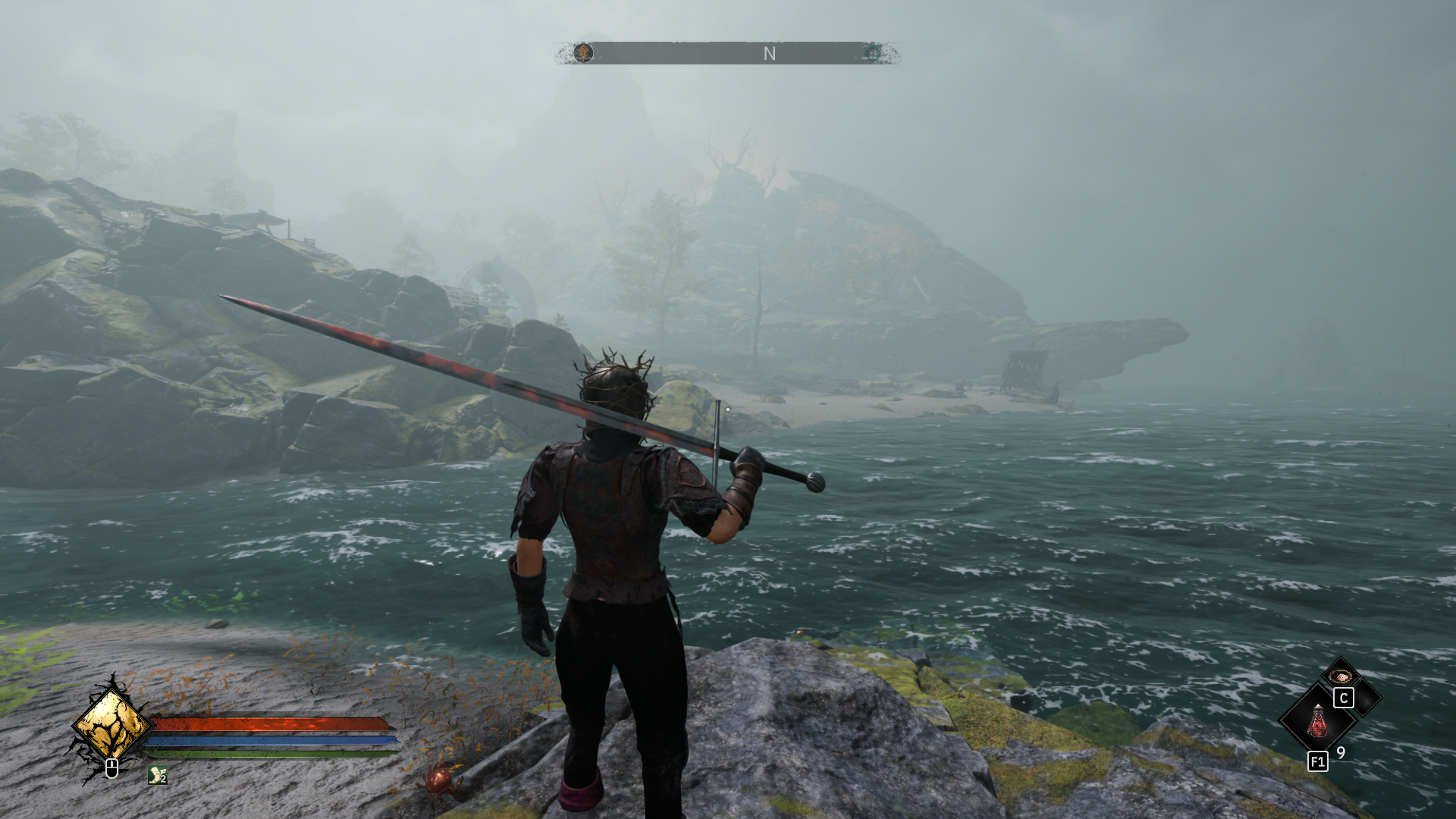
Task: Select the orange rune marker on compass
Action: [583, 52]
